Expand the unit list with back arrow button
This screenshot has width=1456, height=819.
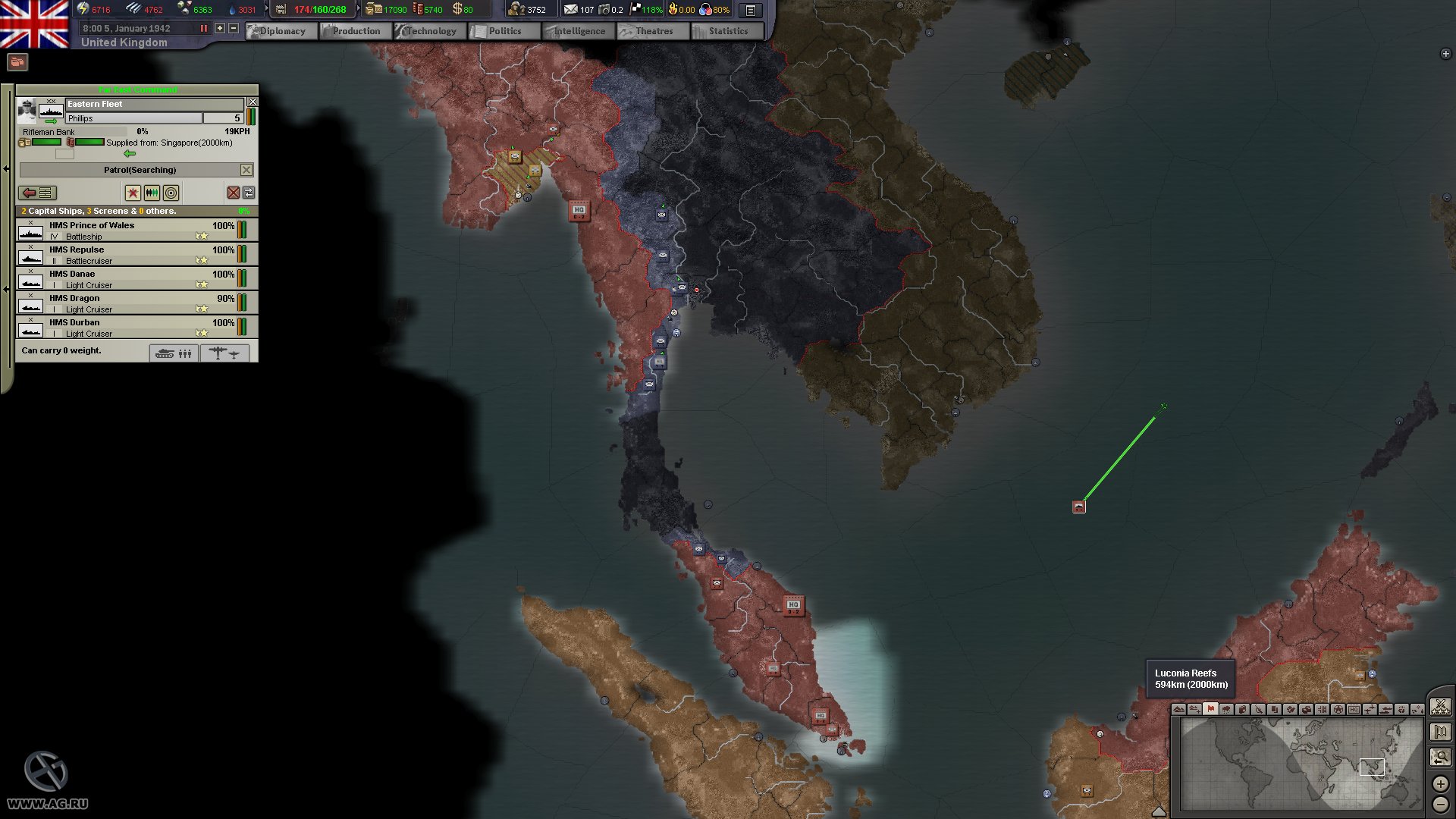click(37, 193)
